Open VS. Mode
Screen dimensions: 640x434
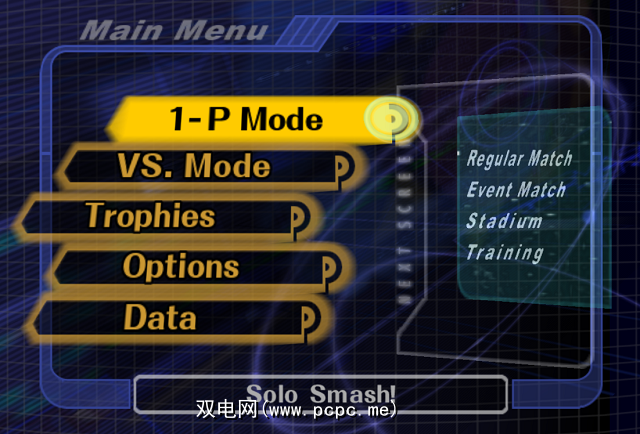pos(193,166)
